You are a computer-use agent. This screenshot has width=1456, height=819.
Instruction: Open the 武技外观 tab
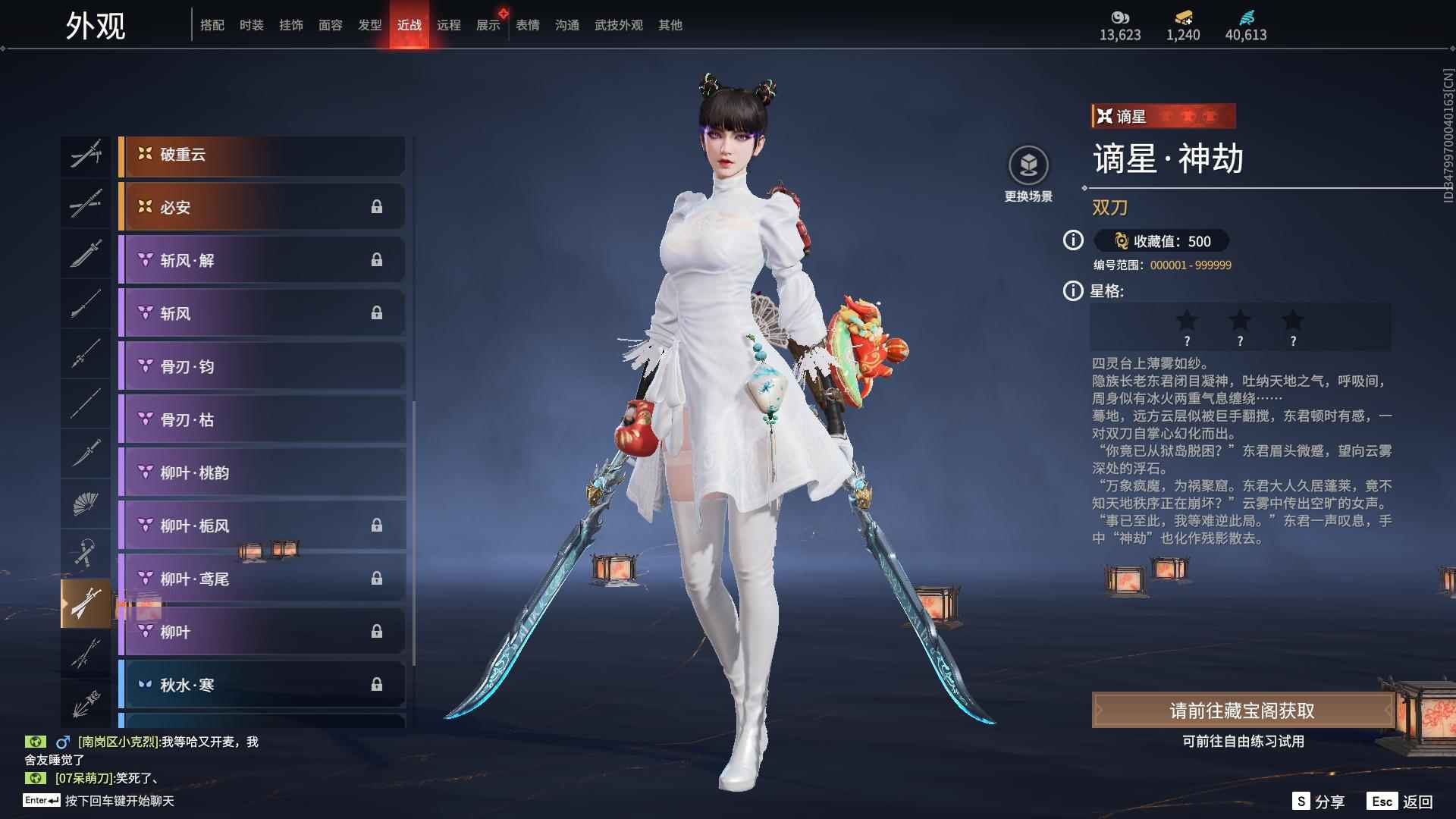pyautogui.click(x=618, y=25)
